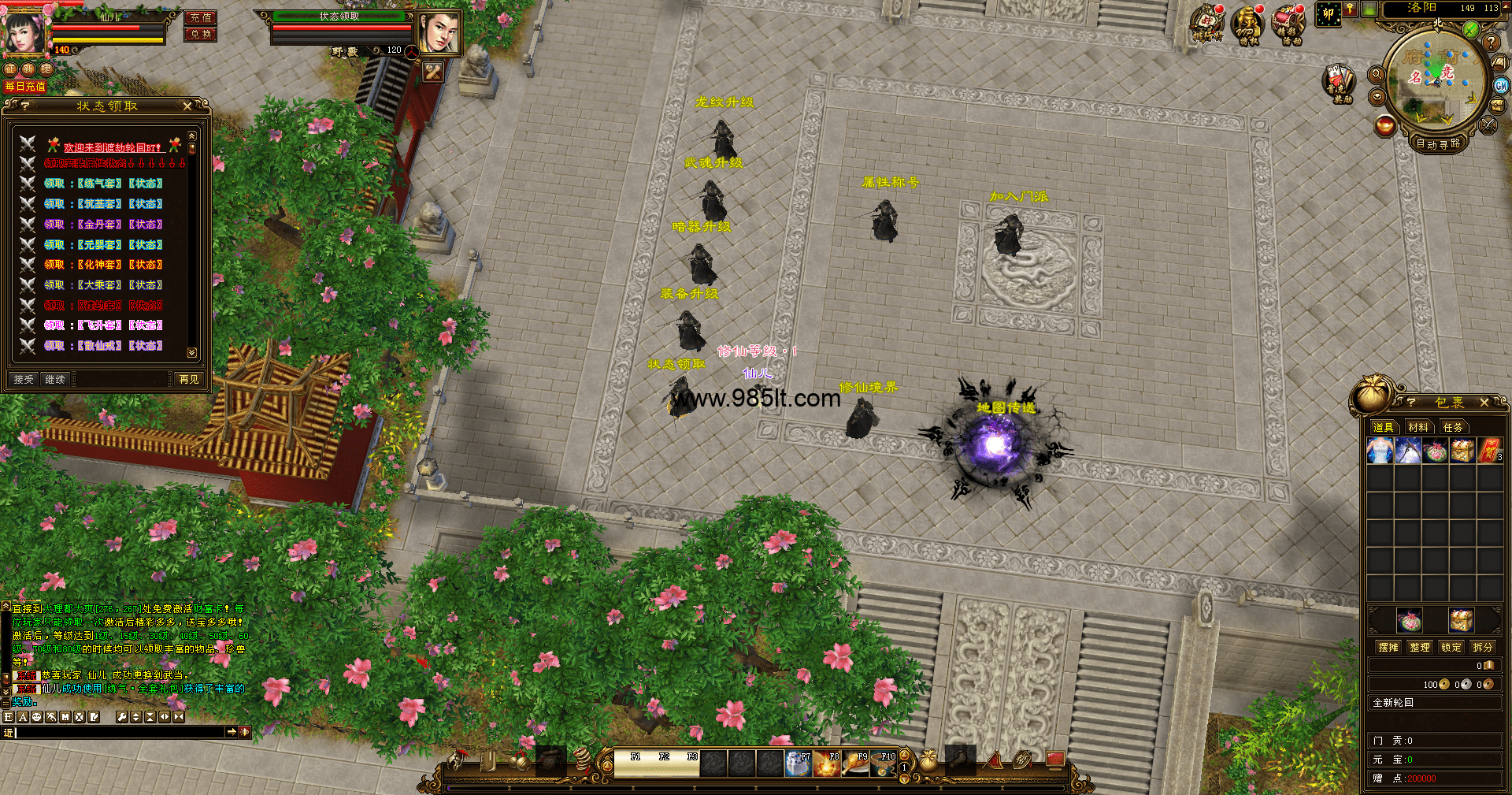Click the GM button beside minimap
1512x795 pixels.
click(1501, 86)
